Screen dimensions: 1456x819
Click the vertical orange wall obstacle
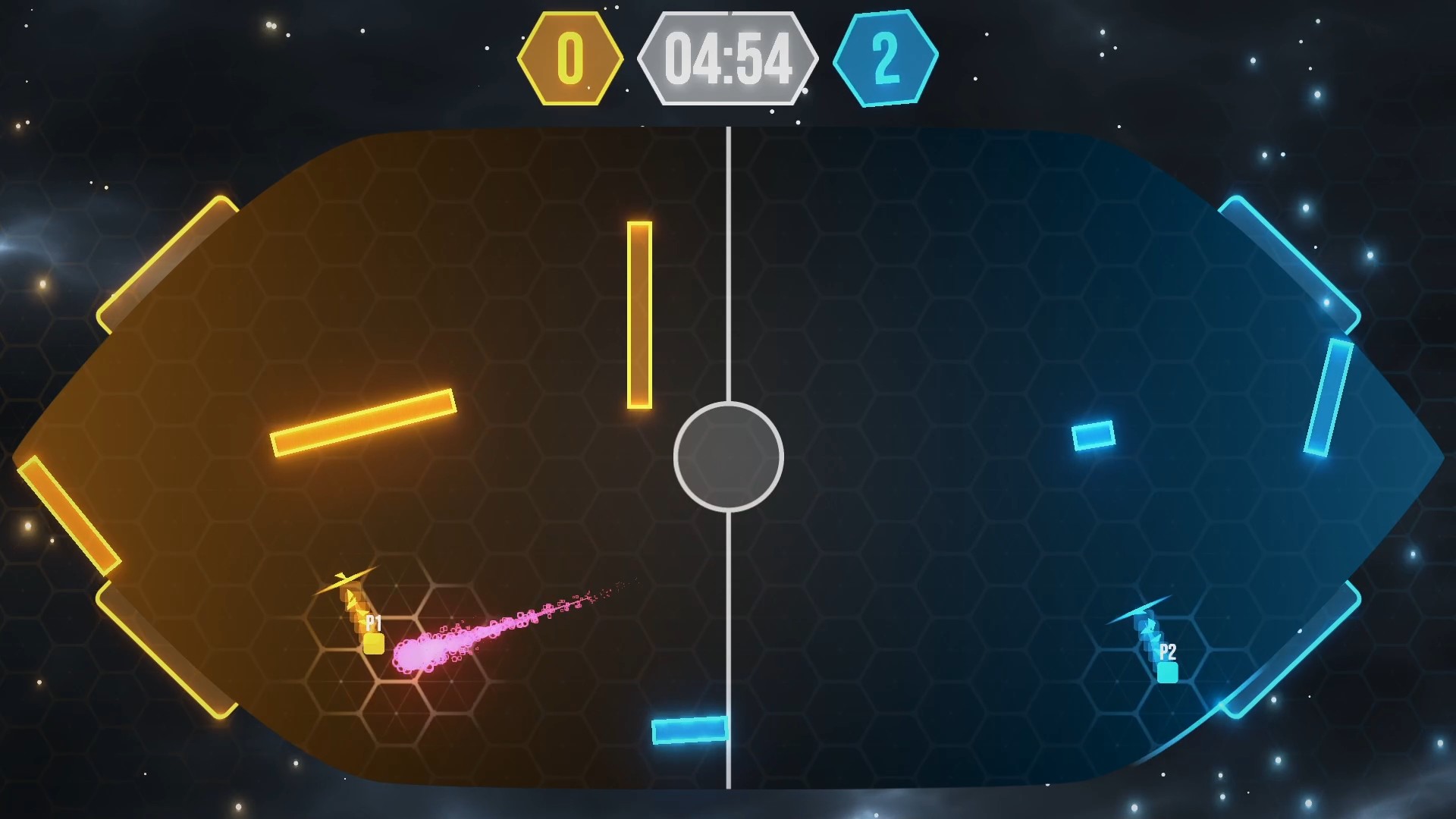pos(639,311)
